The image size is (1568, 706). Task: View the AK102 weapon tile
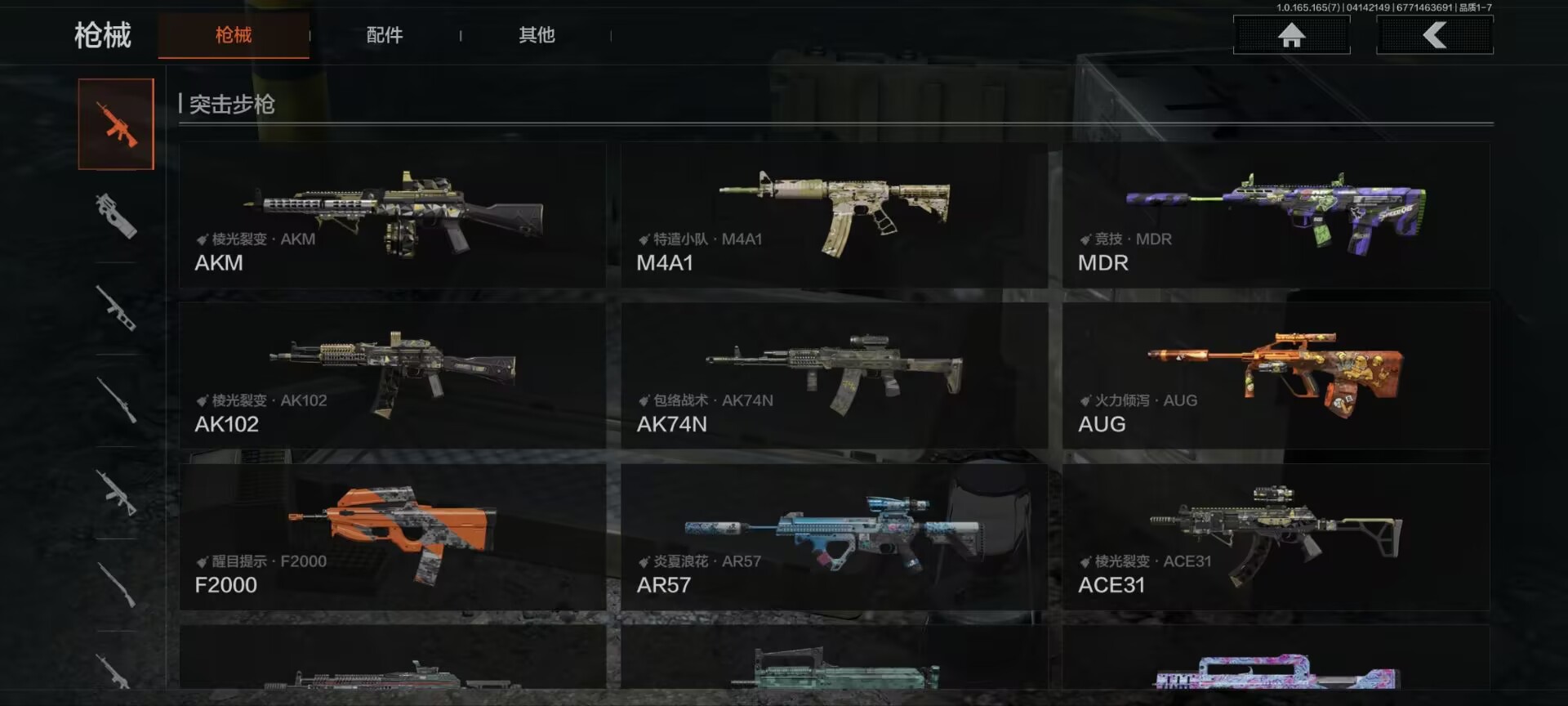[x=393, y=376]
